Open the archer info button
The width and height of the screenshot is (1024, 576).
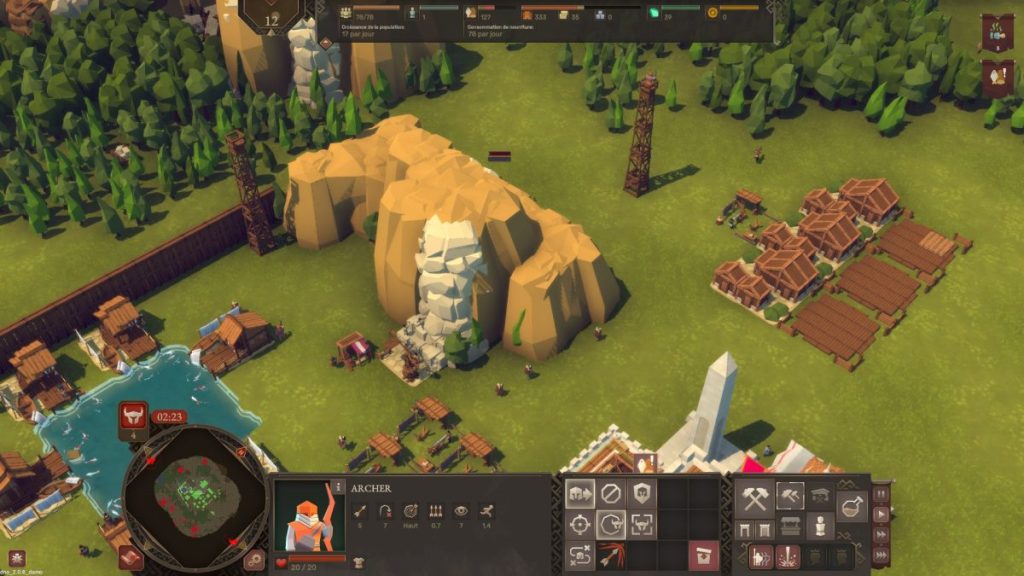click(x=338, y=487)
